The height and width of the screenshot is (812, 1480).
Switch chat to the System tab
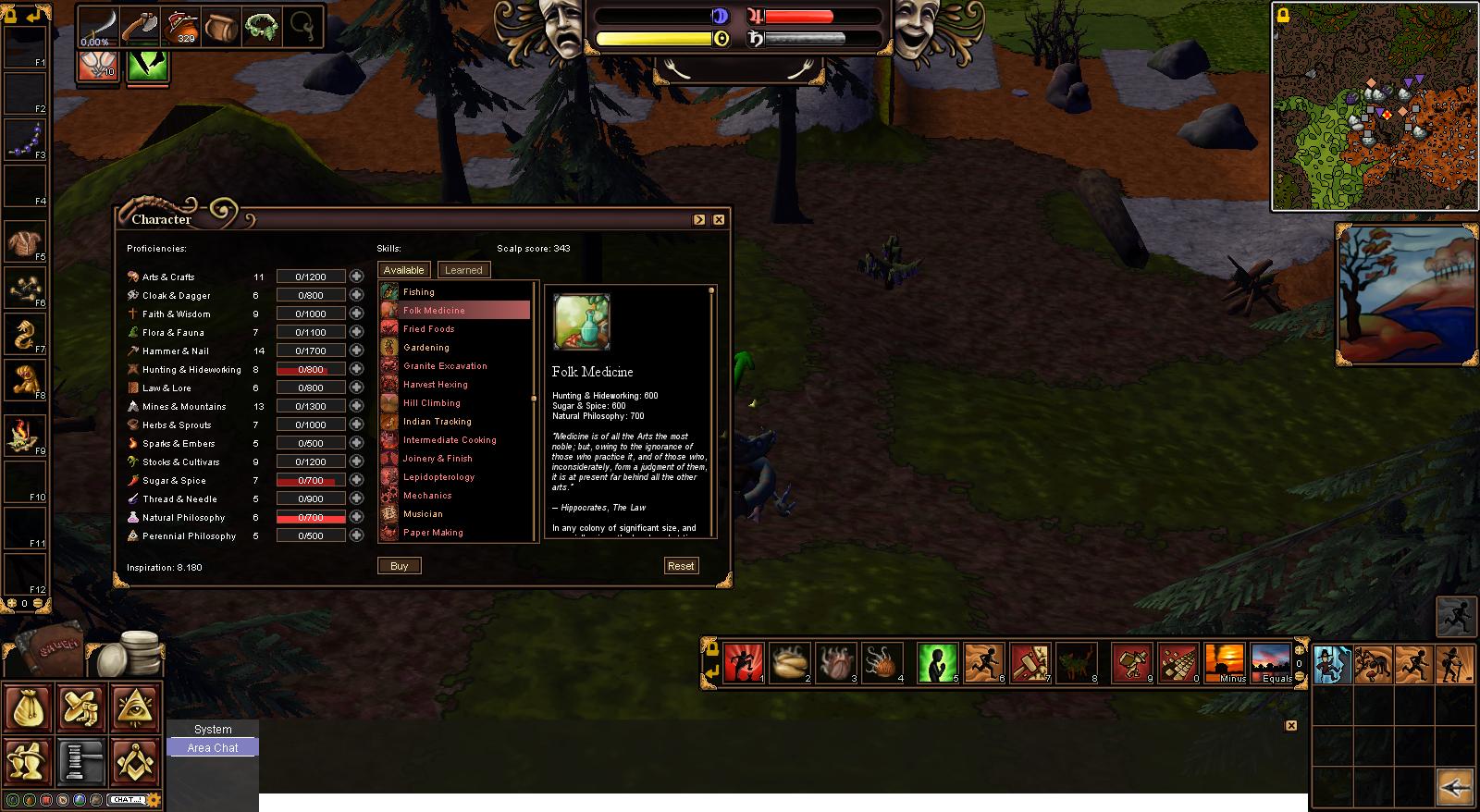pyautogui.click(x=213, y=730)
